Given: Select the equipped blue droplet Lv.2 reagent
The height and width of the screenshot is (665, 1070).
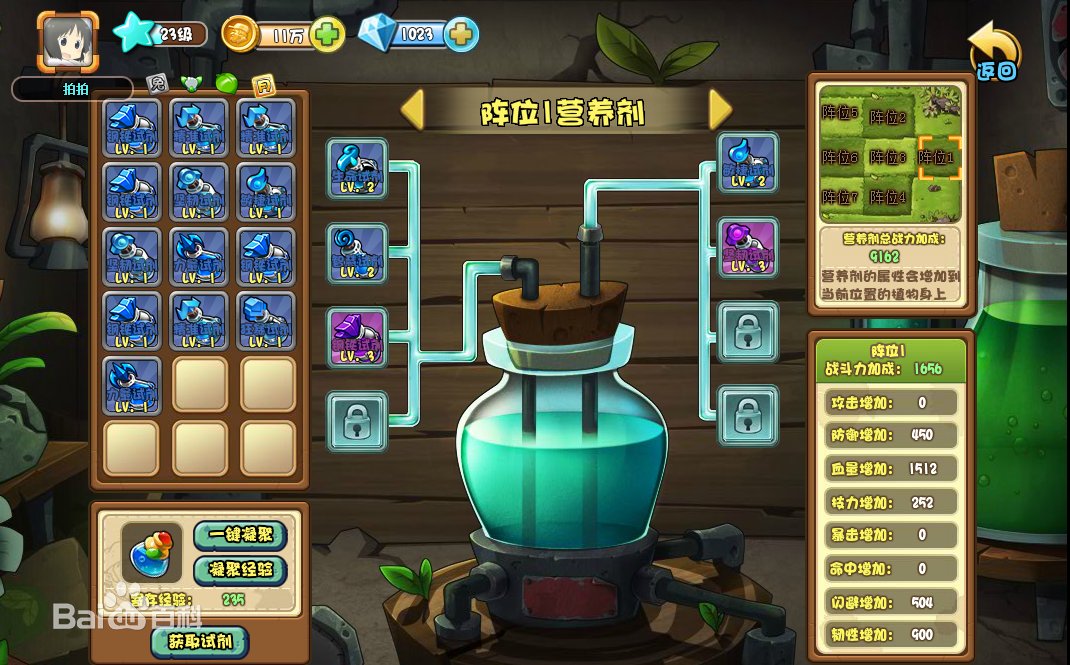Looking at the screenshot, I should point(748,162).
